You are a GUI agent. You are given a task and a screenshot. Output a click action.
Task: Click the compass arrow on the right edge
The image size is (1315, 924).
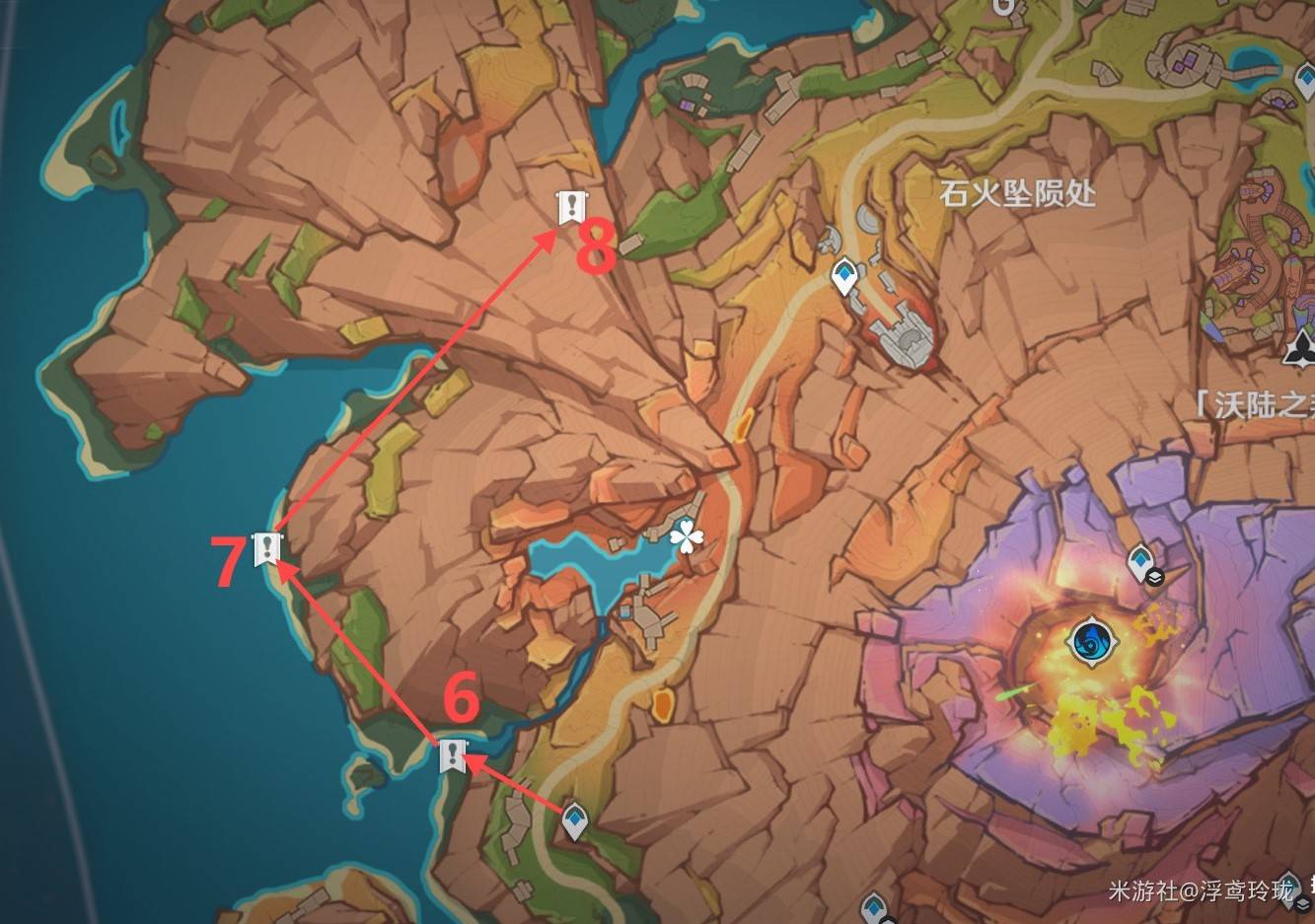tap(1303, 351)
